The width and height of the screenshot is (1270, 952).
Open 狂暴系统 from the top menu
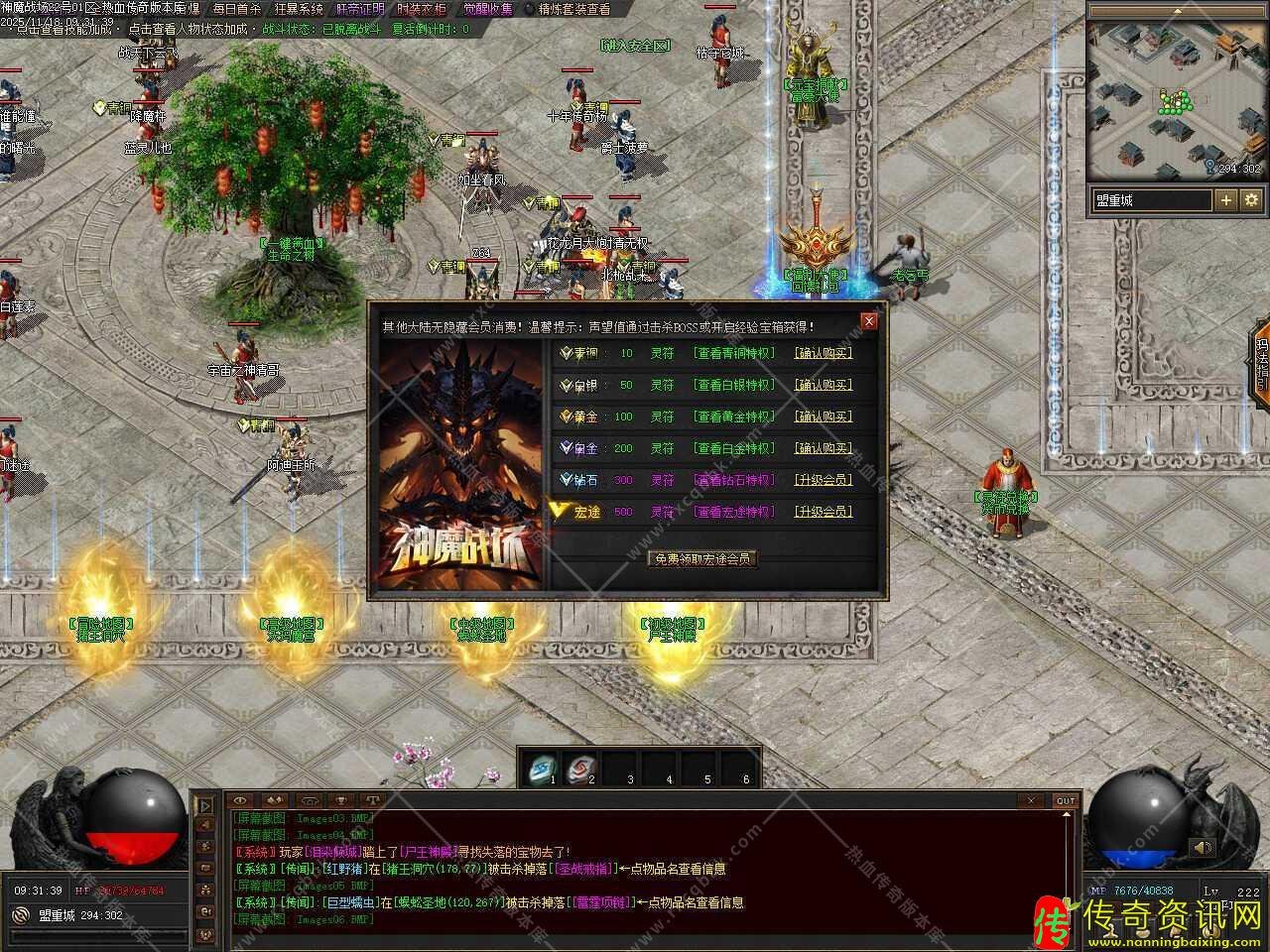[299, 9]
